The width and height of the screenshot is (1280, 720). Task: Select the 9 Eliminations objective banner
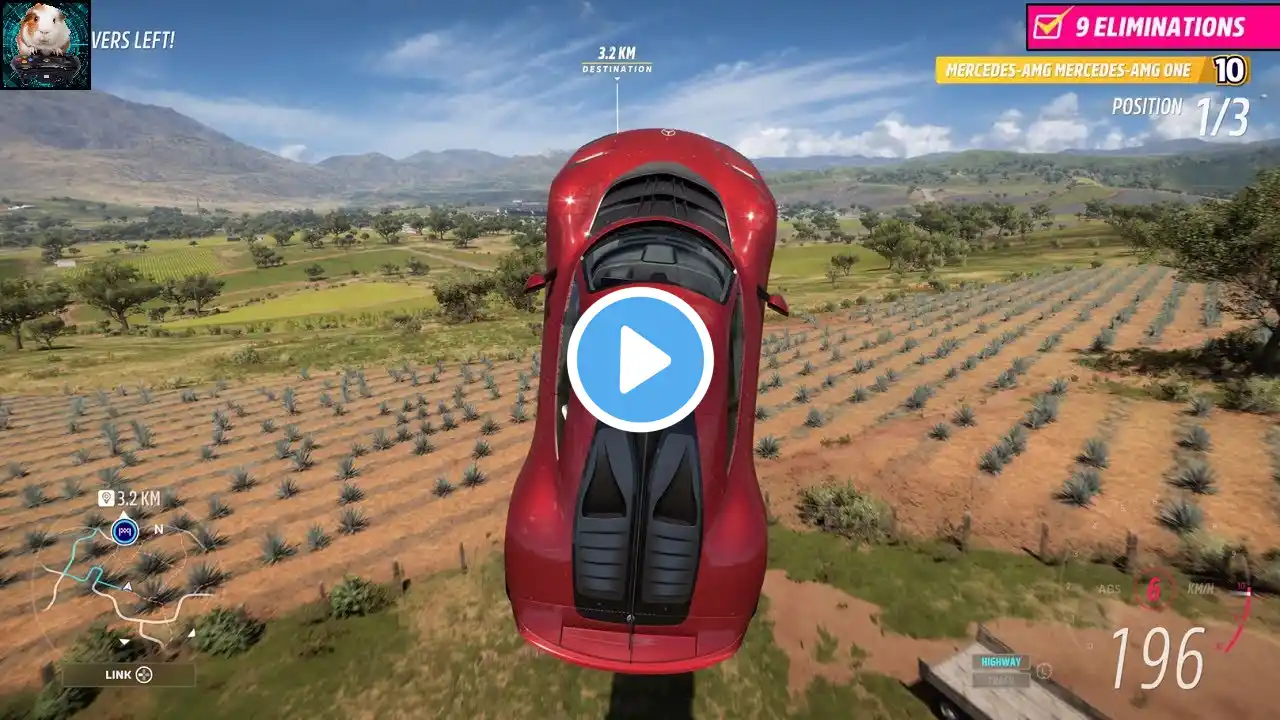(x=1151, y=27)
